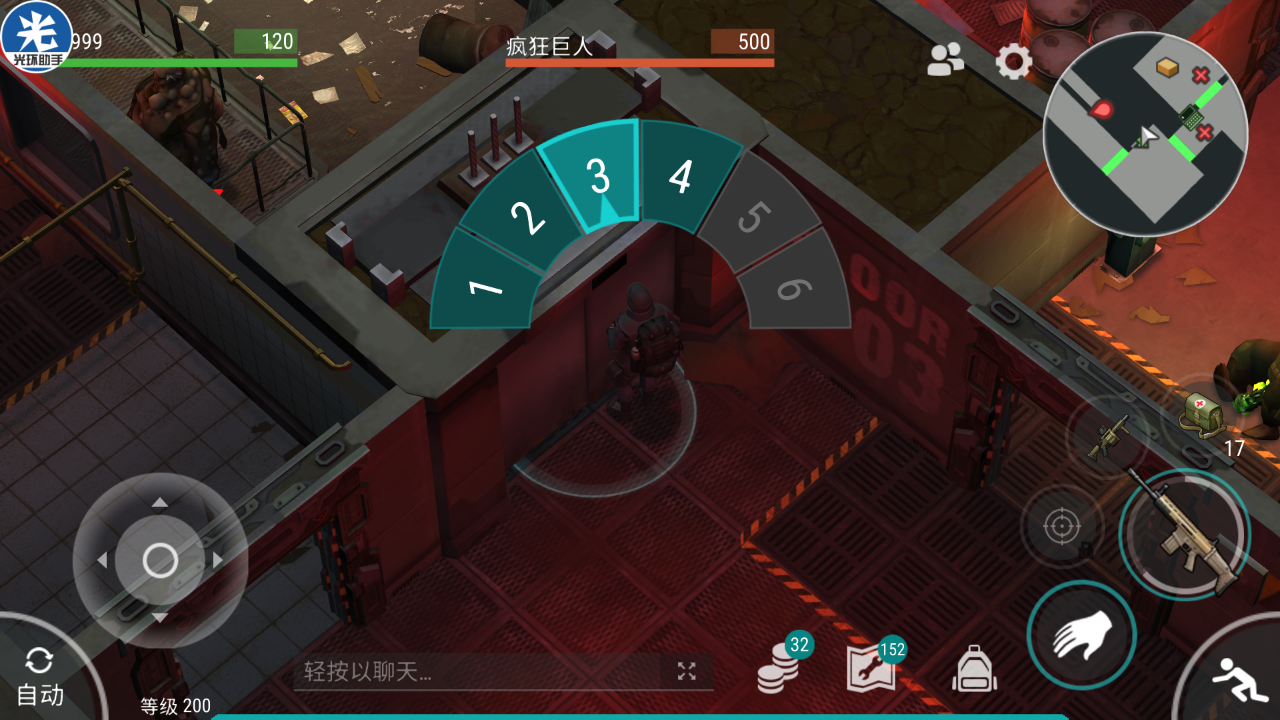Open the settings gear menu

click(x=1013, y=62)
